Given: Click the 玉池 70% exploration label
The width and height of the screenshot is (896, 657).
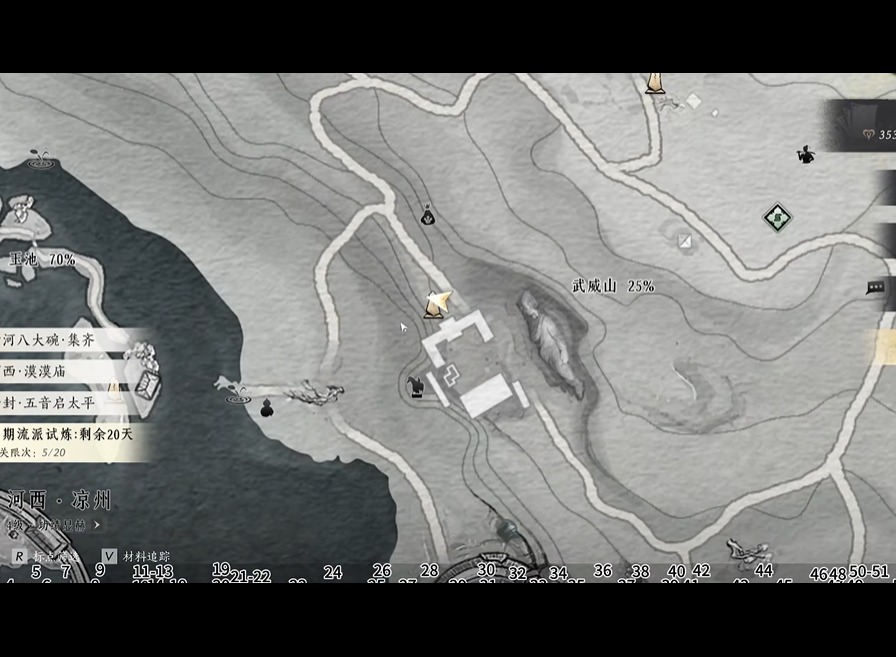Looking at the screenshot, I should 43,259.
